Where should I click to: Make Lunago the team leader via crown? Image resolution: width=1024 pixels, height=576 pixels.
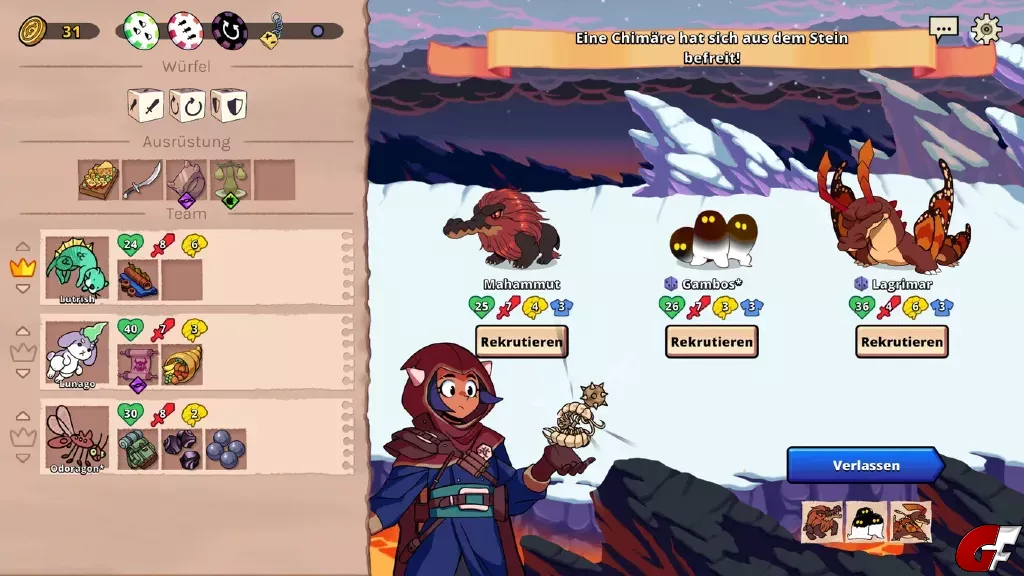point(22,352)
